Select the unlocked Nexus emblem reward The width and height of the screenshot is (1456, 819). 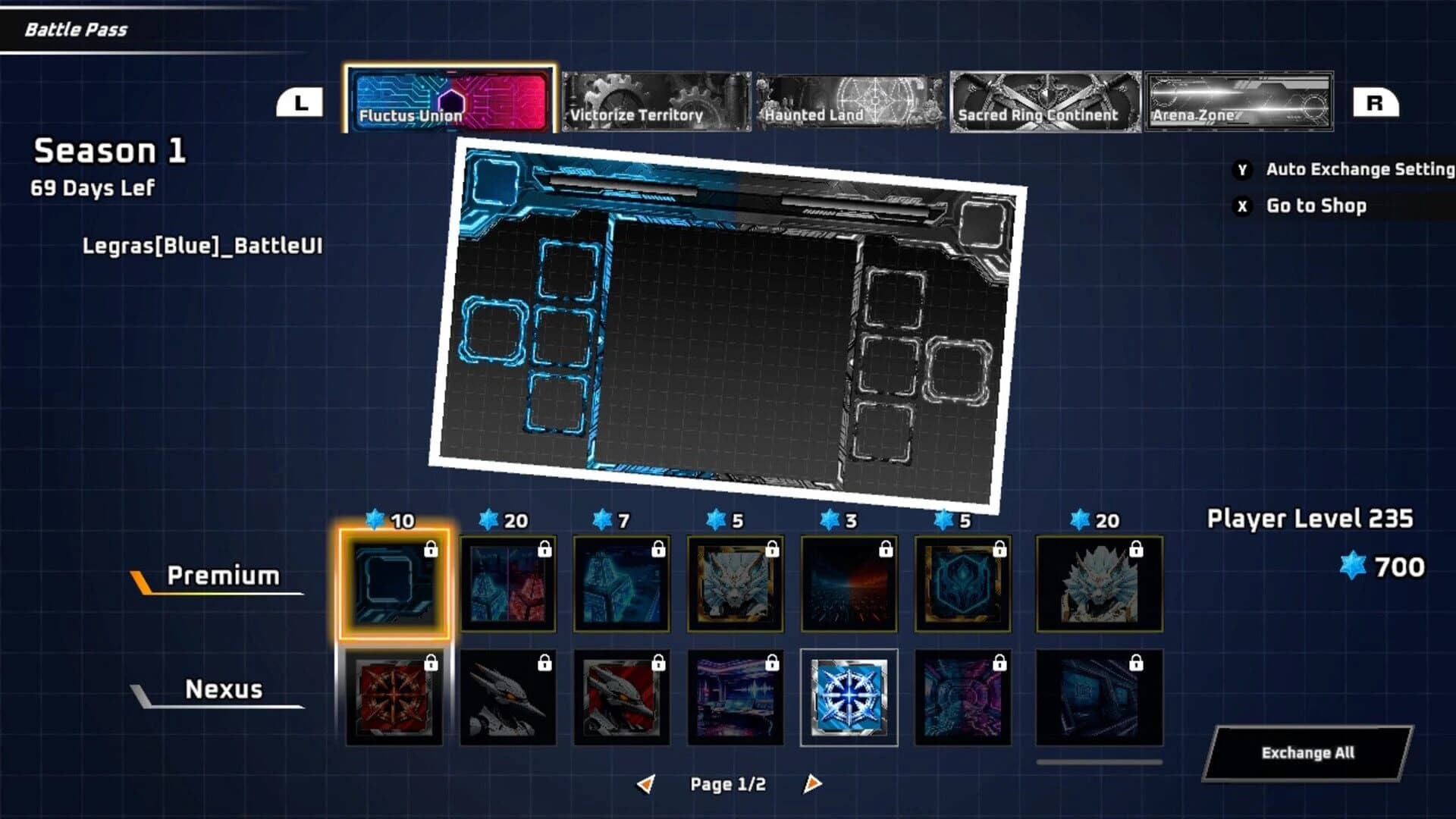pos(849,698)
